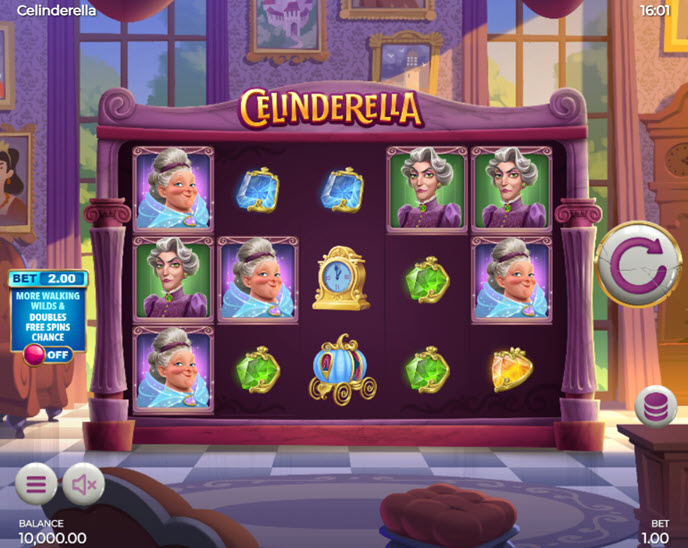Toggle the muted sound speaker button
The height and width of the screenshot is (548, 688).
pyautogui.click(x=84, y=485)
